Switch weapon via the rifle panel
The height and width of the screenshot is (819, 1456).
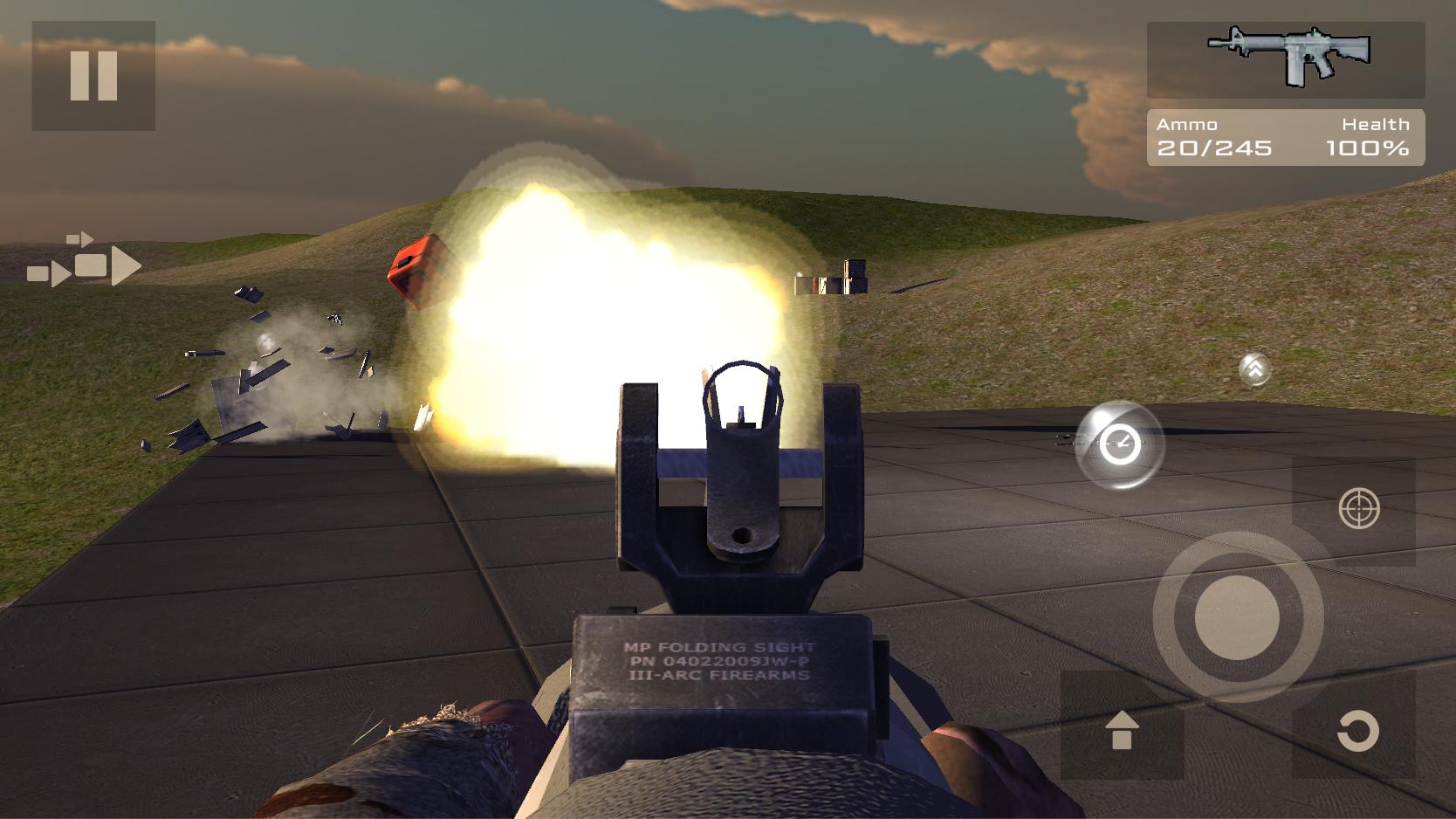1285,59
